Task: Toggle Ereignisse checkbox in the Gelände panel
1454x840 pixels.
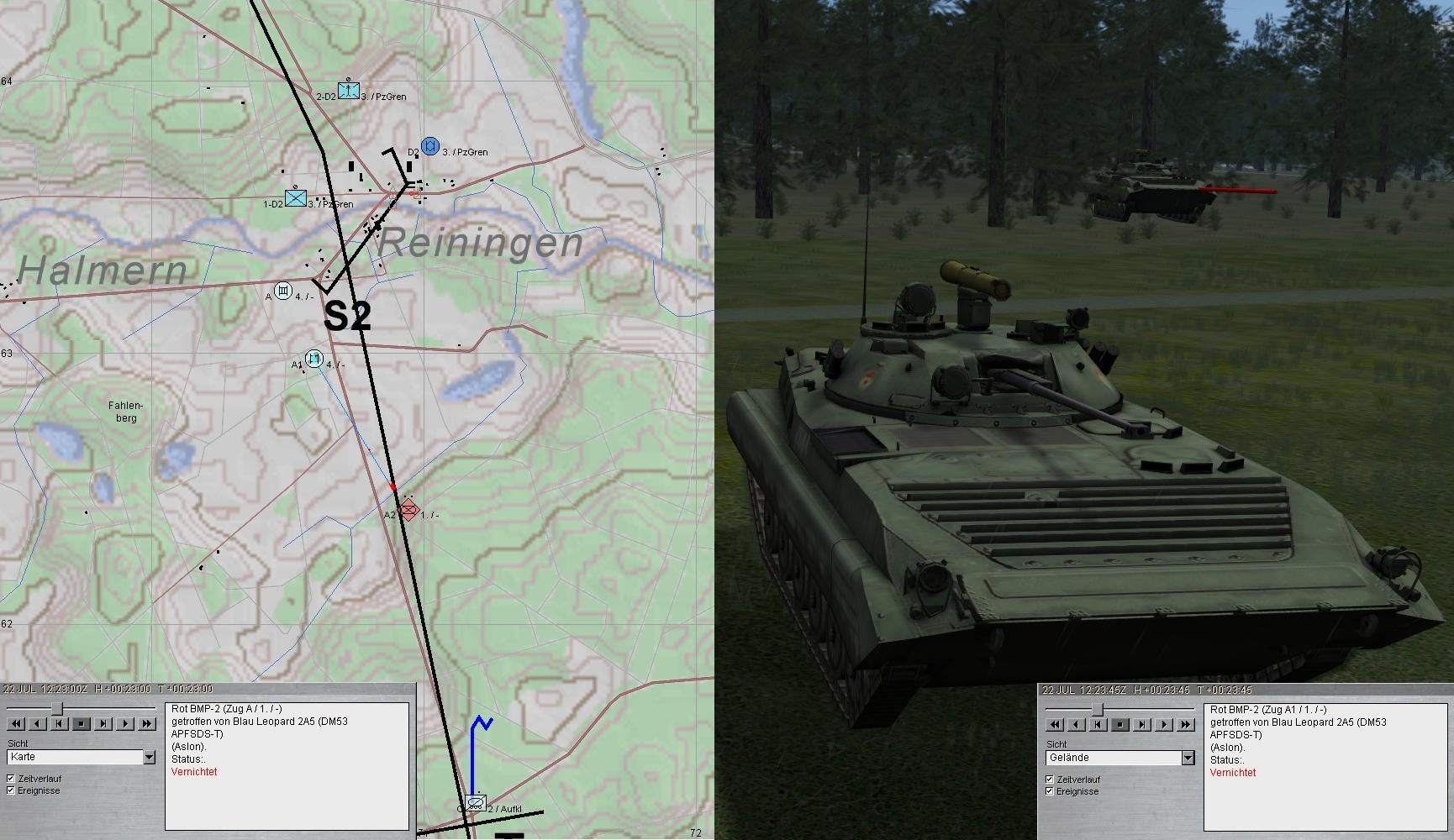Action: (1050, 791)
